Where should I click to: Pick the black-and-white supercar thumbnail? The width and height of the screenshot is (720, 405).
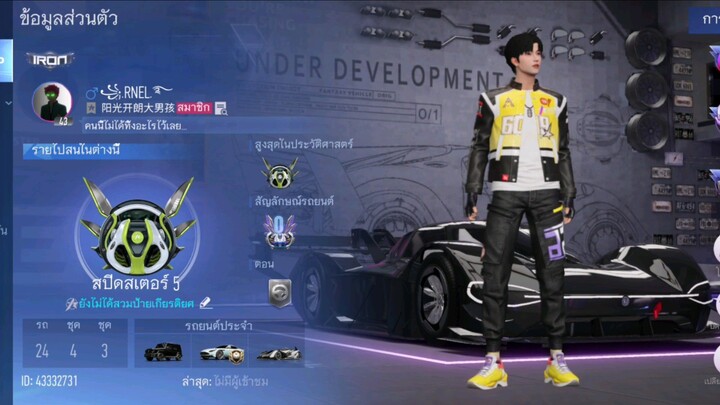pyautogui.click(x=277, y=352)
